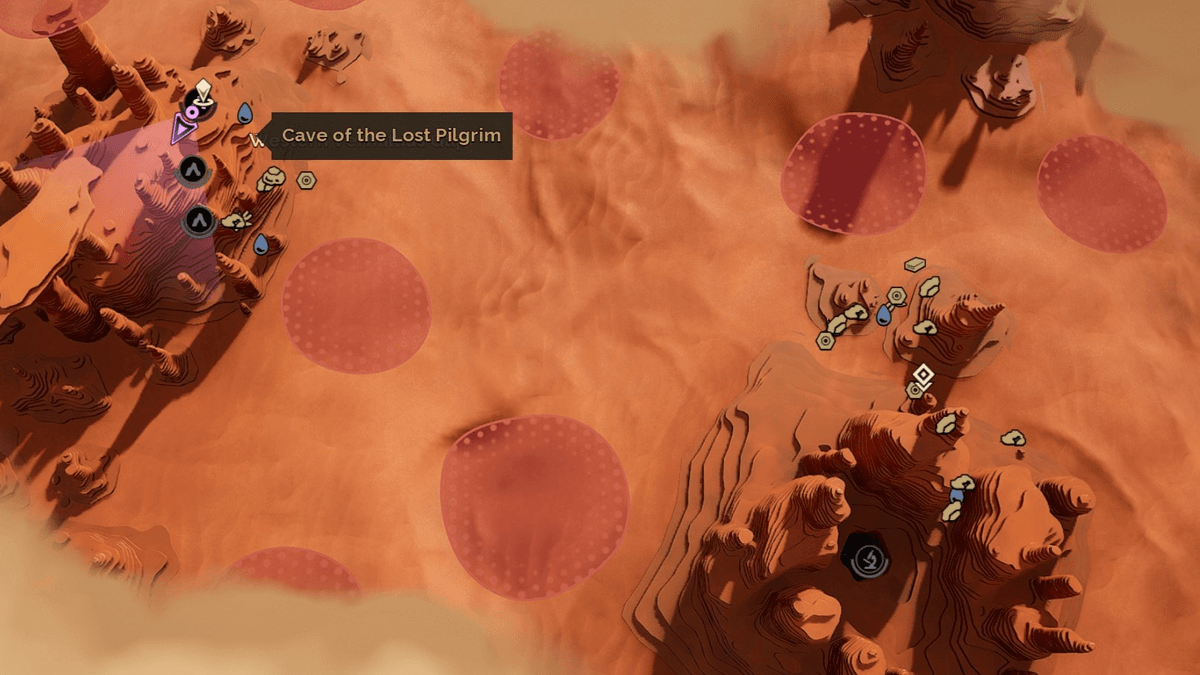Select the hexagon marker right of the cave label
Viewport: 1200px width, 675px height.
point(307,180)
